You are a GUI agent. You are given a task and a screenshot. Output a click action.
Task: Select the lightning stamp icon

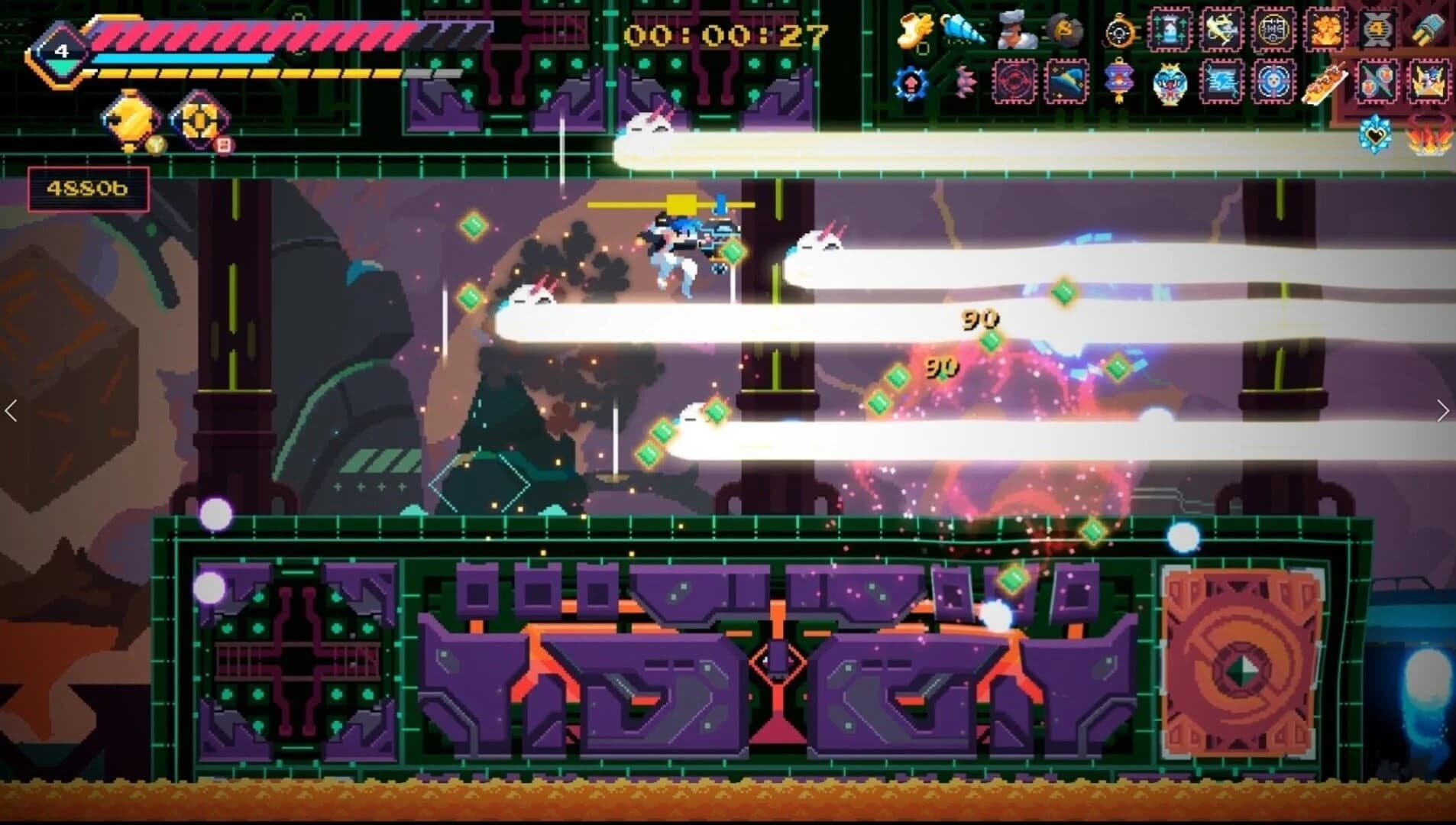coord(1221,81)
